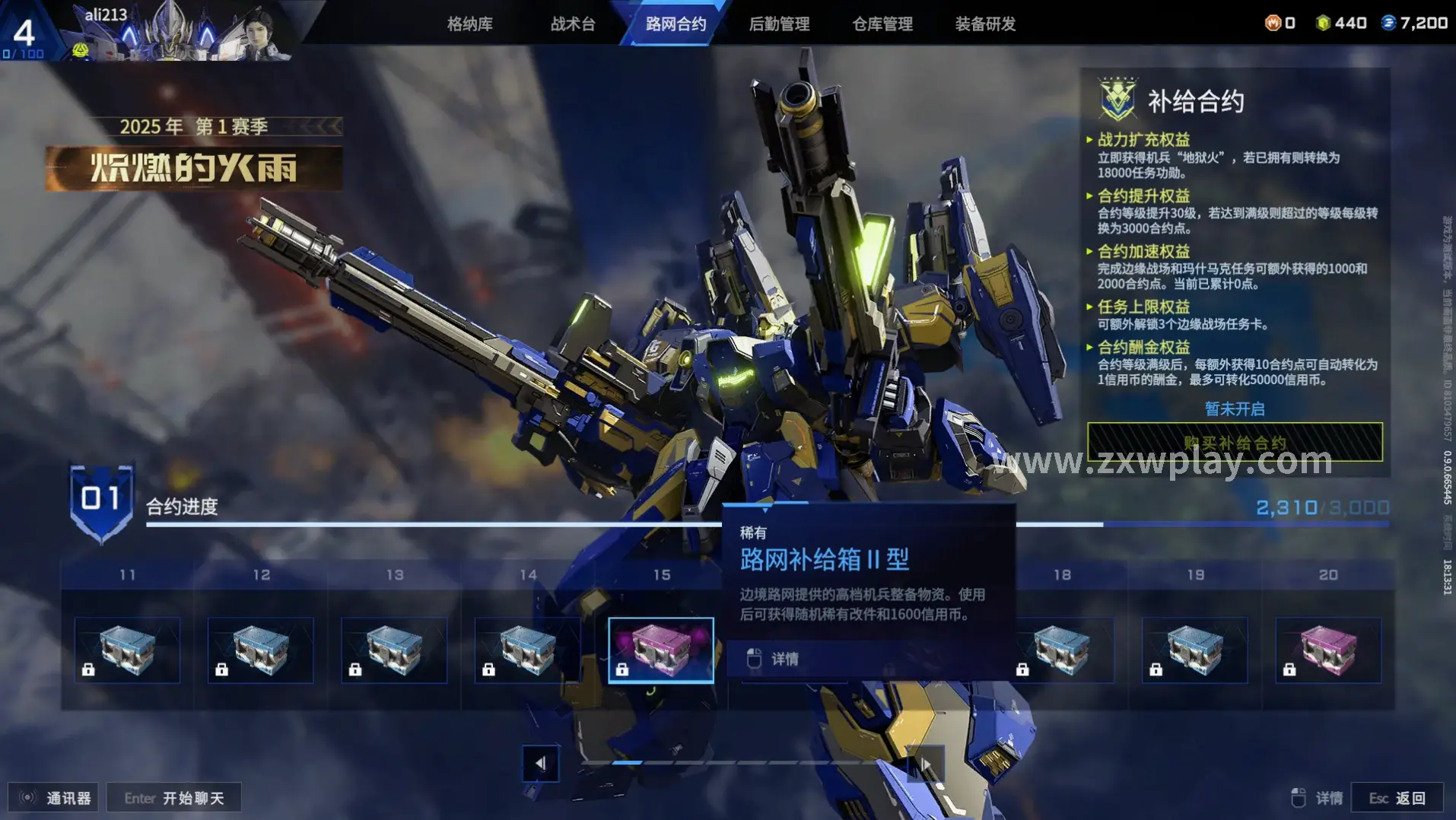The height and width of the screenshot is (820, 1456).
Task: Select the pink 路网补给箱 II 型 crate thumbnail
Action: [x=660, y=649]
